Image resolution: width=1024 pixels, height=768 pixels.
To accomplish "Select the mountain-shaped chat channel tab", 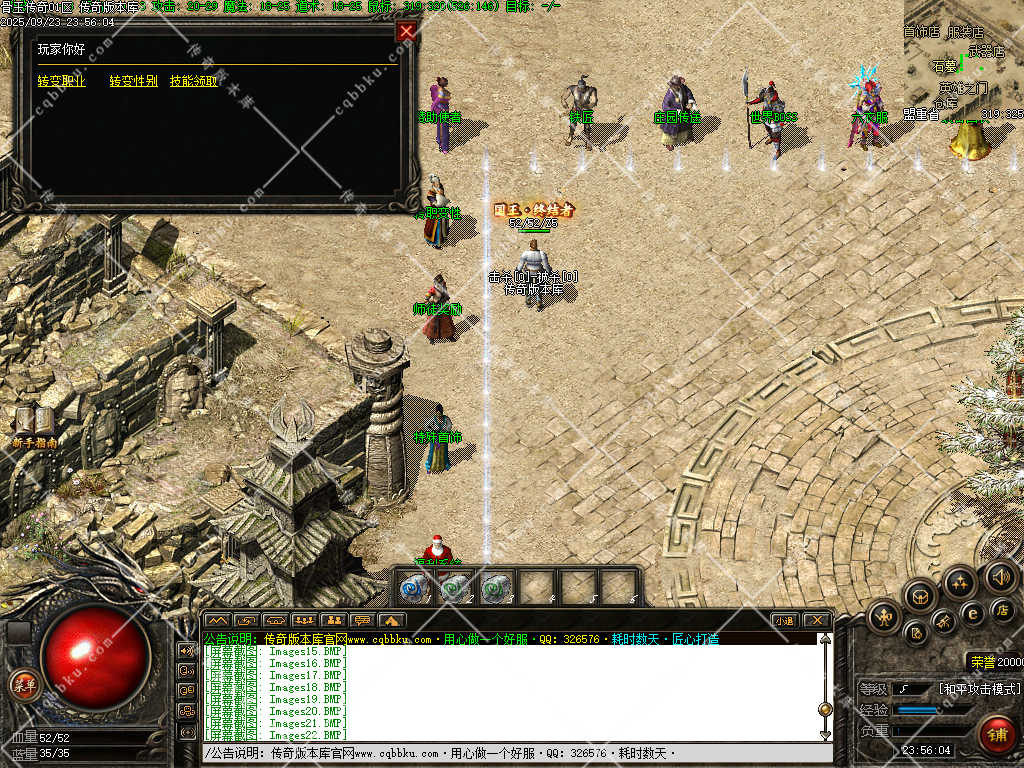I will click(x=217, y=620).
